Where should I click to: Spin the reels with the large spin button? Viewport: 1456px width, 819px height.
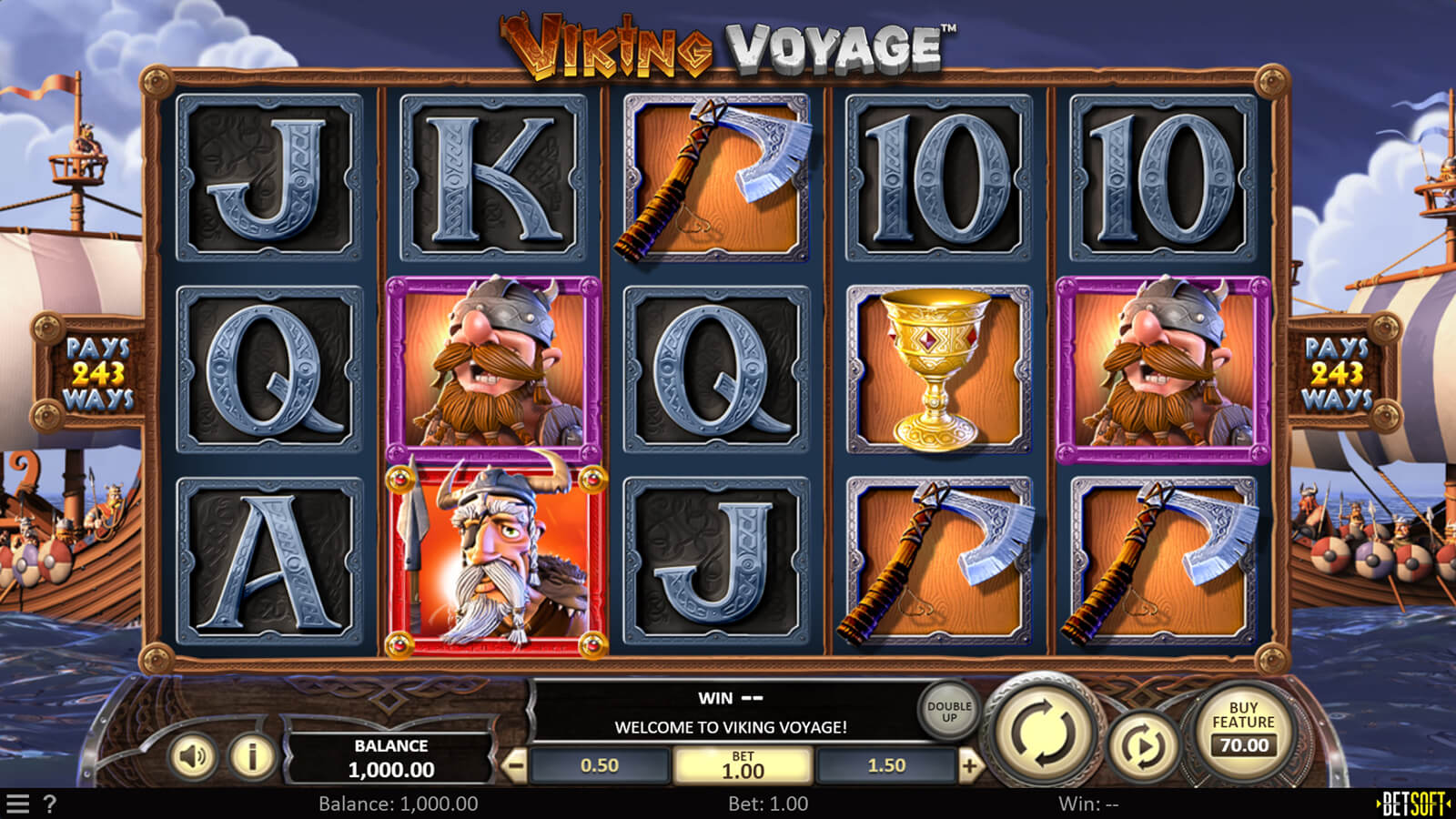click(1045, 733)
